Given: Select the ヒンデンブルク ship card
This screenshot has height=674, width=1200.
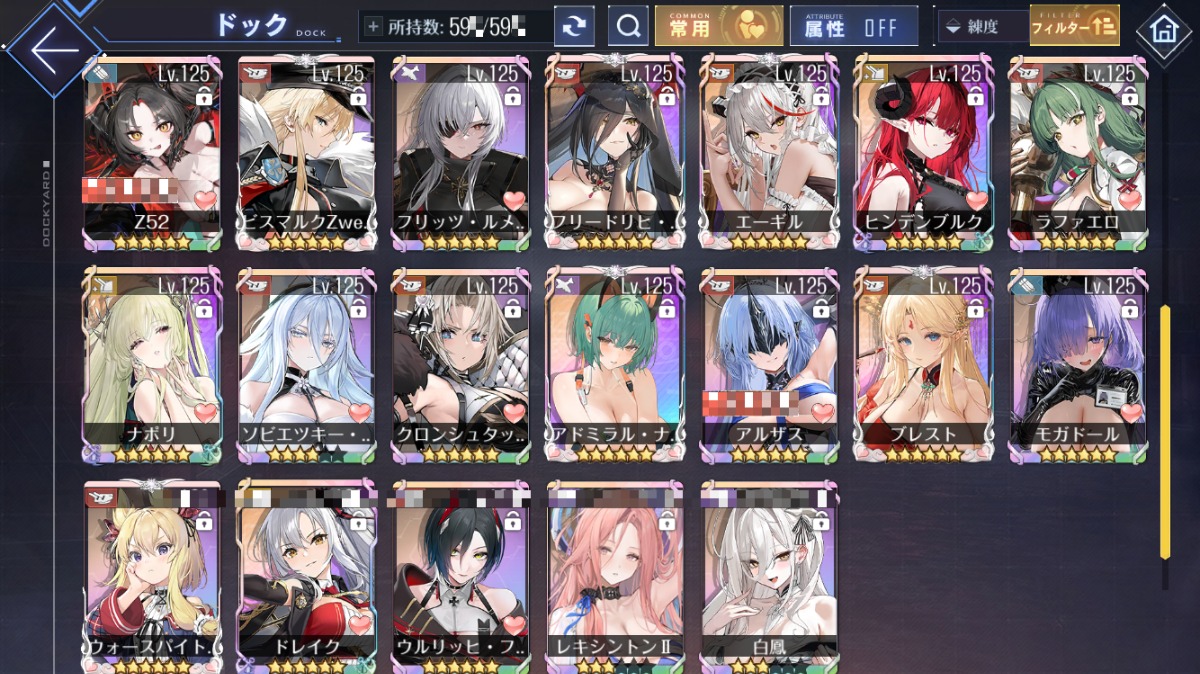Looking at the screenshot, I should (x=923, y=150).
